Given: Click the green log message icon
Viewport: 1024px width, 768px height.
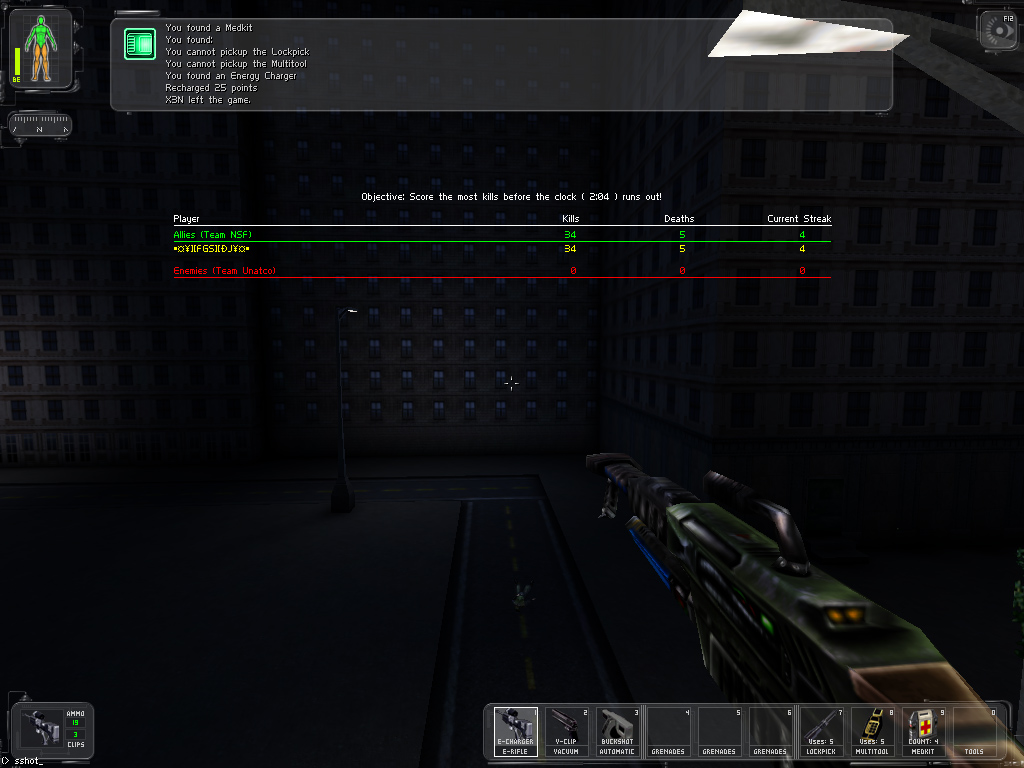Looking at the screenshot, I should pyautogui.click(x=139, y=44).
